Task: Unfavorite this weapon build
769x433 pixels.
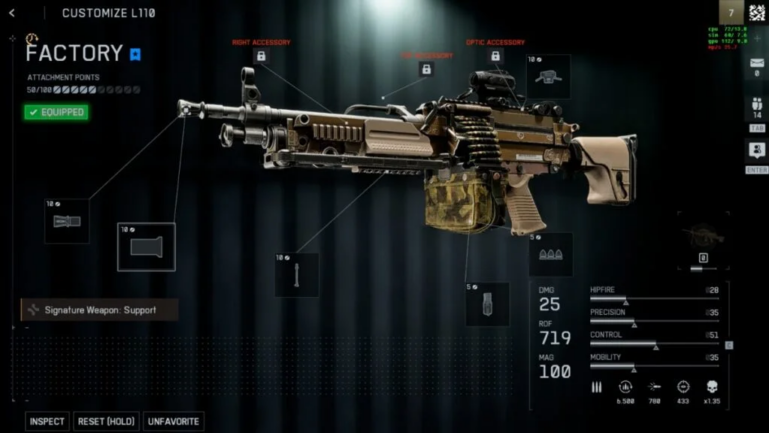Action: coord(173,421)
